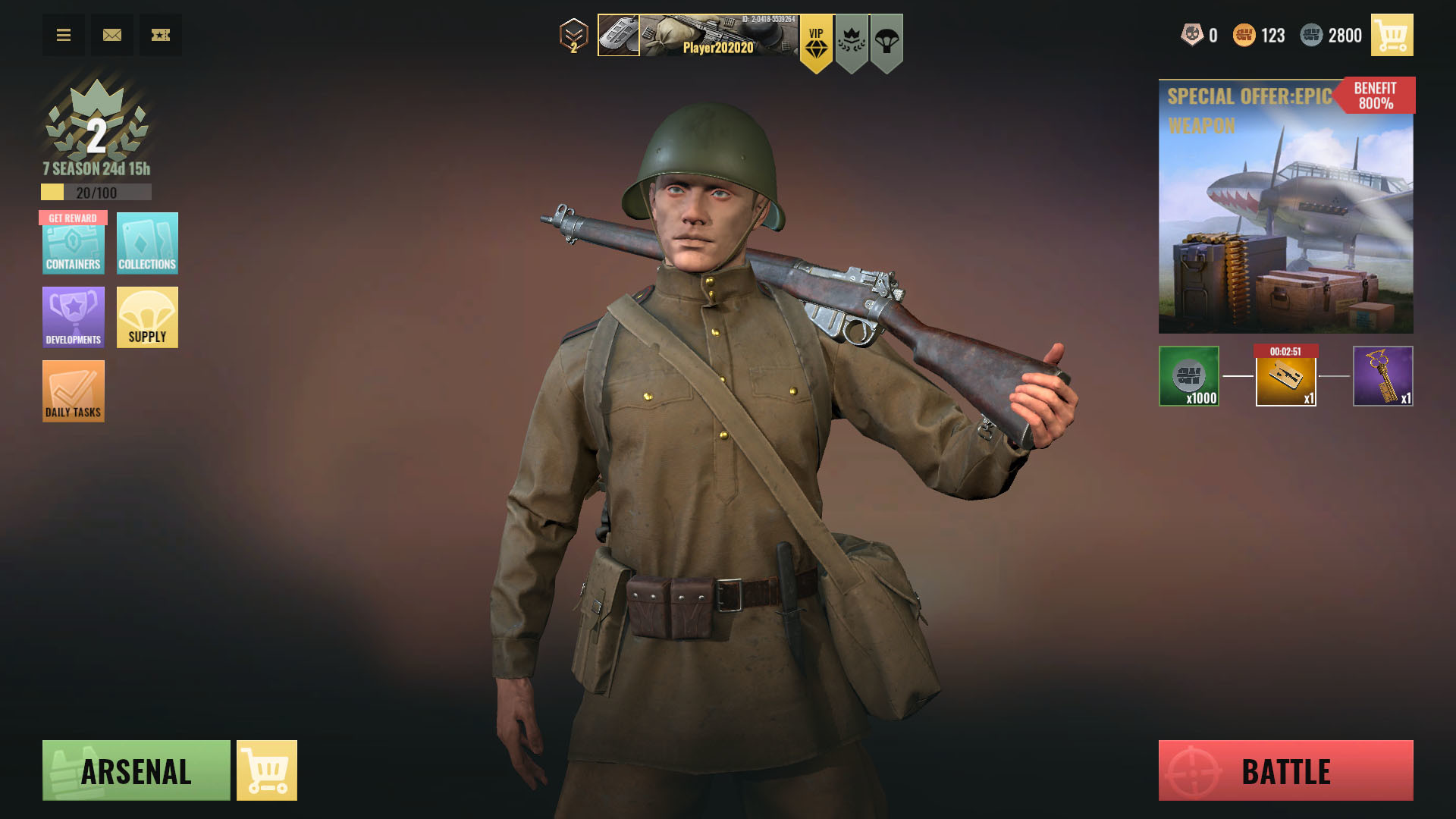Open the crown laurel banner
Screen dimensions: 1456x819
[852, 42]
